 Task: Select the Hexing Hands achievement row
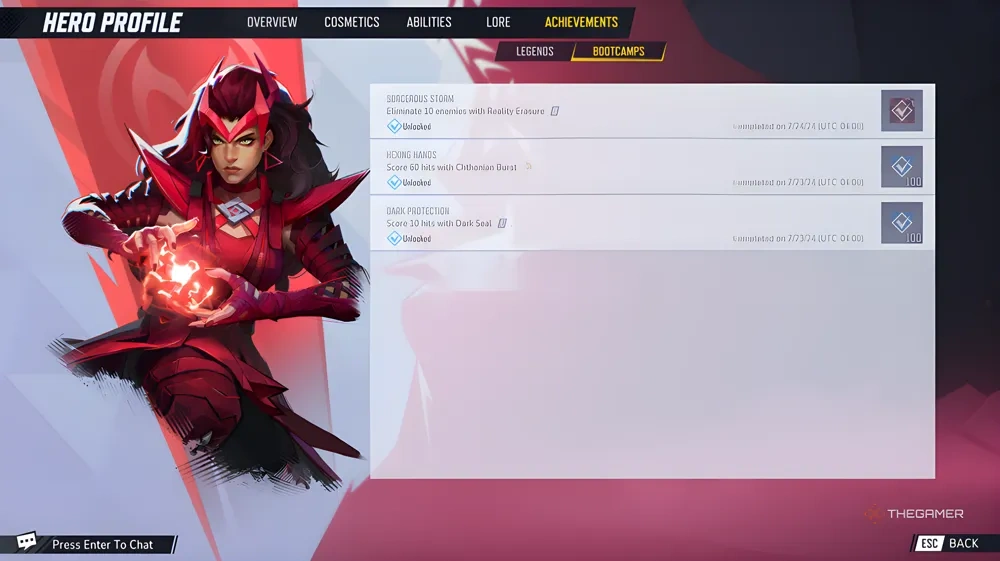(620, 168)
